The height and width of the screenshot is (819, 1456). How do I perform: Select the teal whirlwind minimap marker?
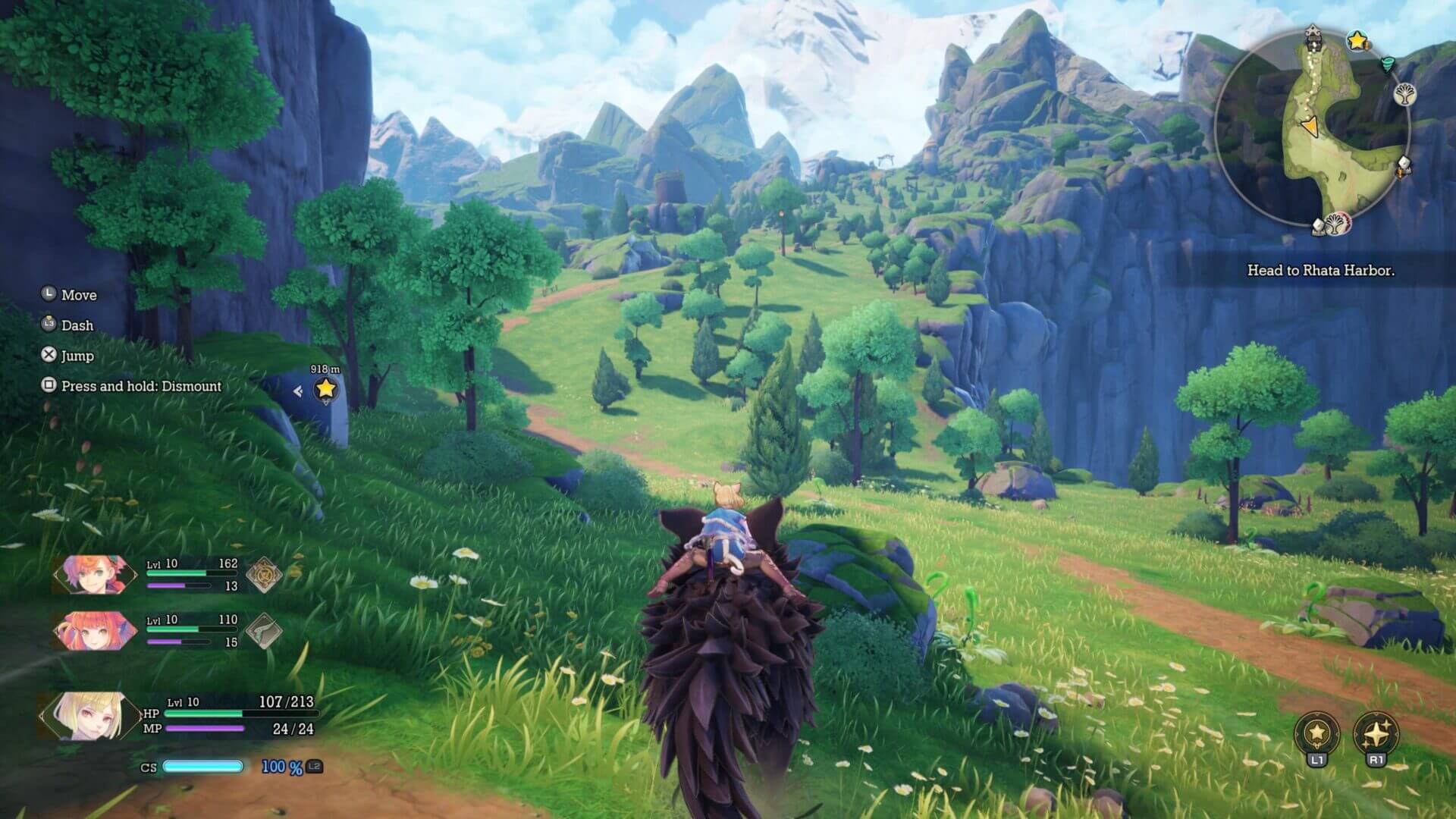pyautogui.click(x=1389, y=64)
